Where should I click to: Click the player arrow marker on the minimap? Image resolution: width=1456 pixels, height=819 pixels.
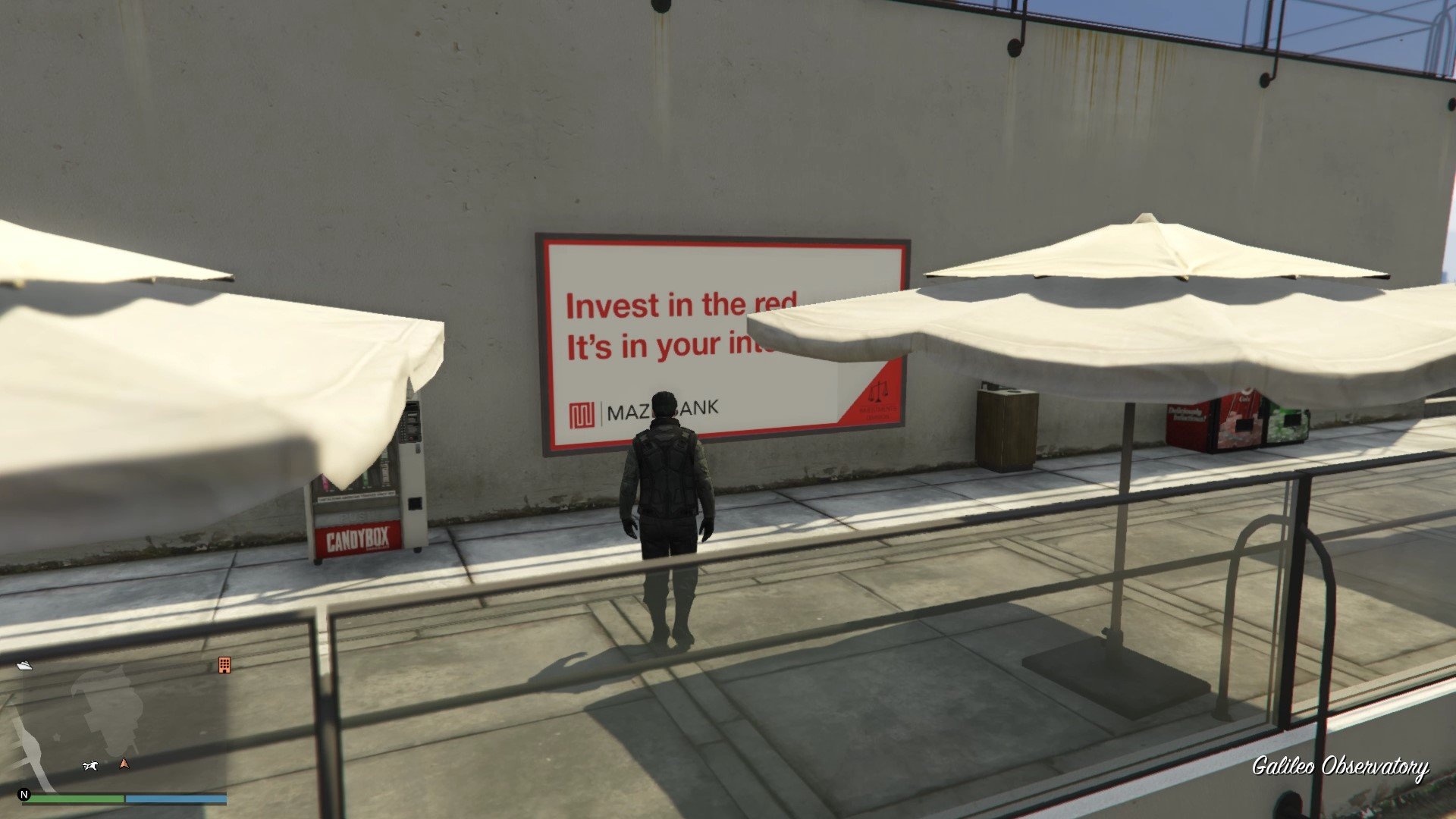[124, 763]
